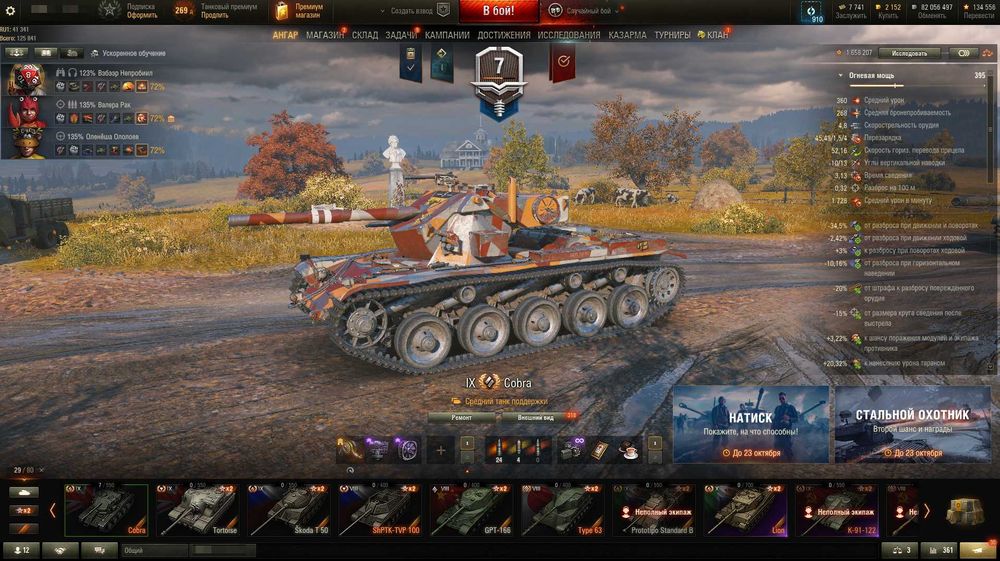1000x561 pixels.
Task: Show the Турниры tab
Action: point(672,35)
